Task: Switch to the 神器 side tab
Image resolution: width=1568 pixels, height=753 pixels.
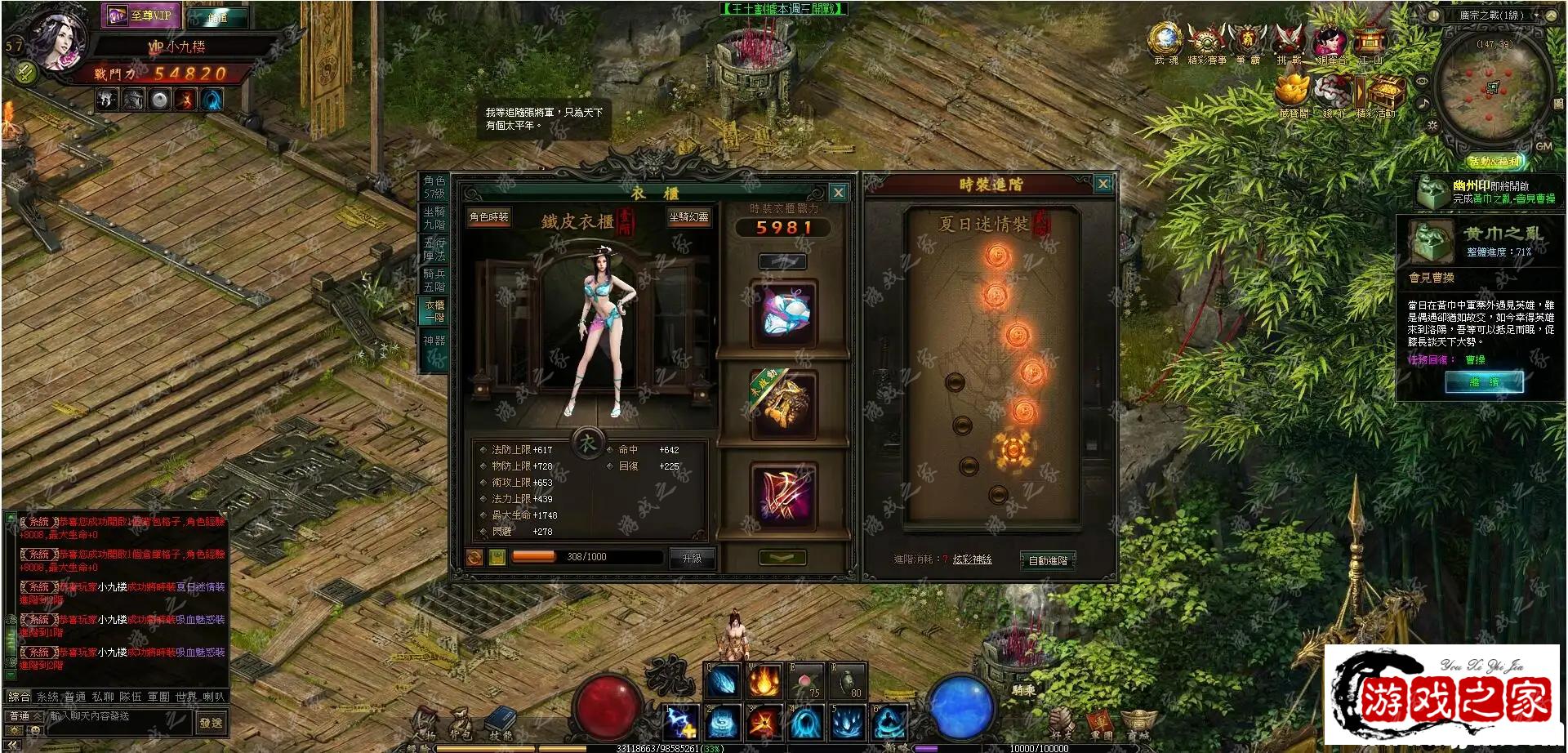Action: coord(434,341)
